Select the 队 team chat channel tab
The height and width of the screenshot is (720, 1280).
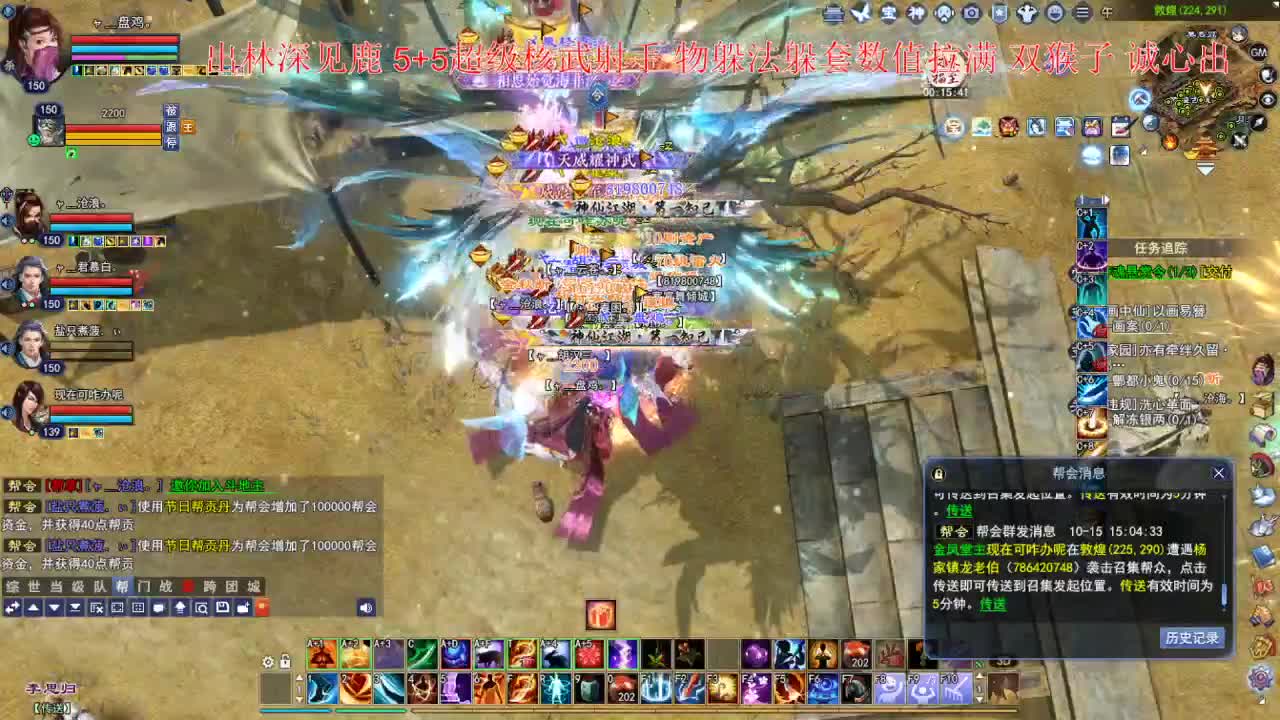98,587
